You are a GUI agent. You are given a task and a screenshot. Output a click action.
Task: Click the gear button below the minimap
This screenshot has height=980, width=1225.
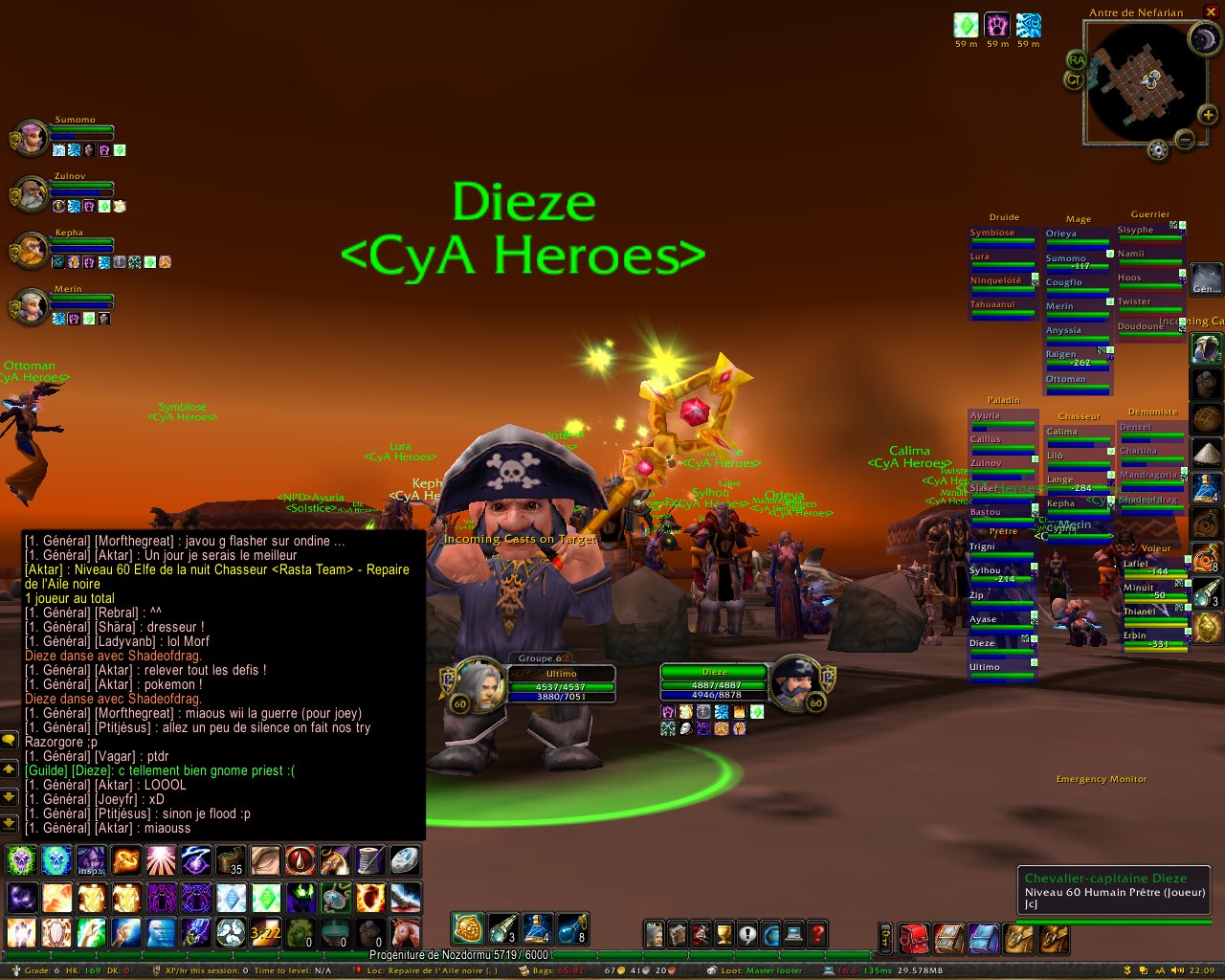point(1158,150)
